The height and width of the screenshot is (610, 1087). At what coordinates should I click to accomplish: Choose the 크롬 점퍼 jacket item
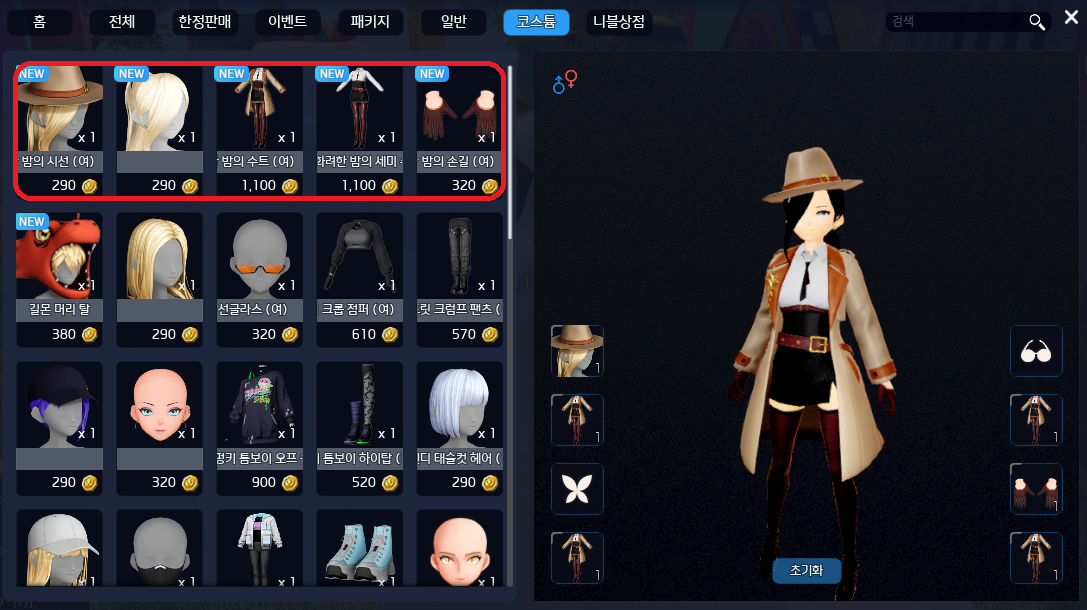tap(359, 279)
